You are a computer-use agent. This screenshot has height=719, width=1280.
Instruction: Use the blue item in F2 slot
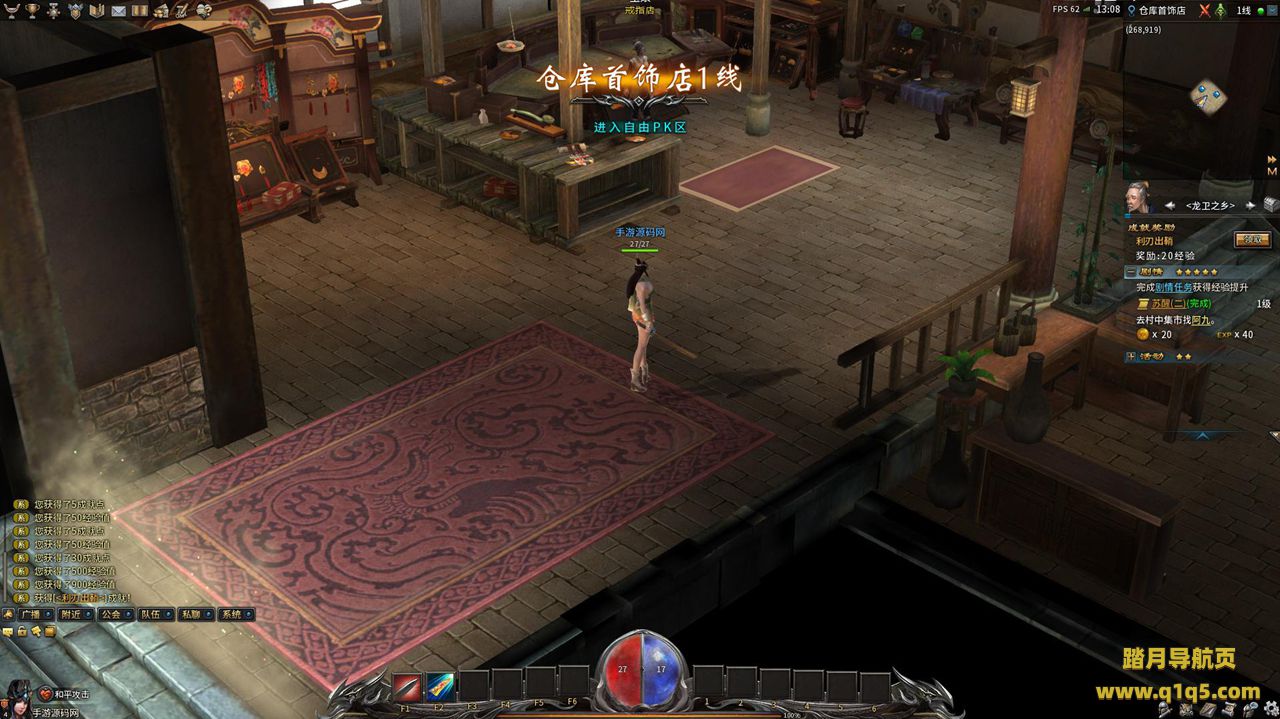tap(441, 686)
